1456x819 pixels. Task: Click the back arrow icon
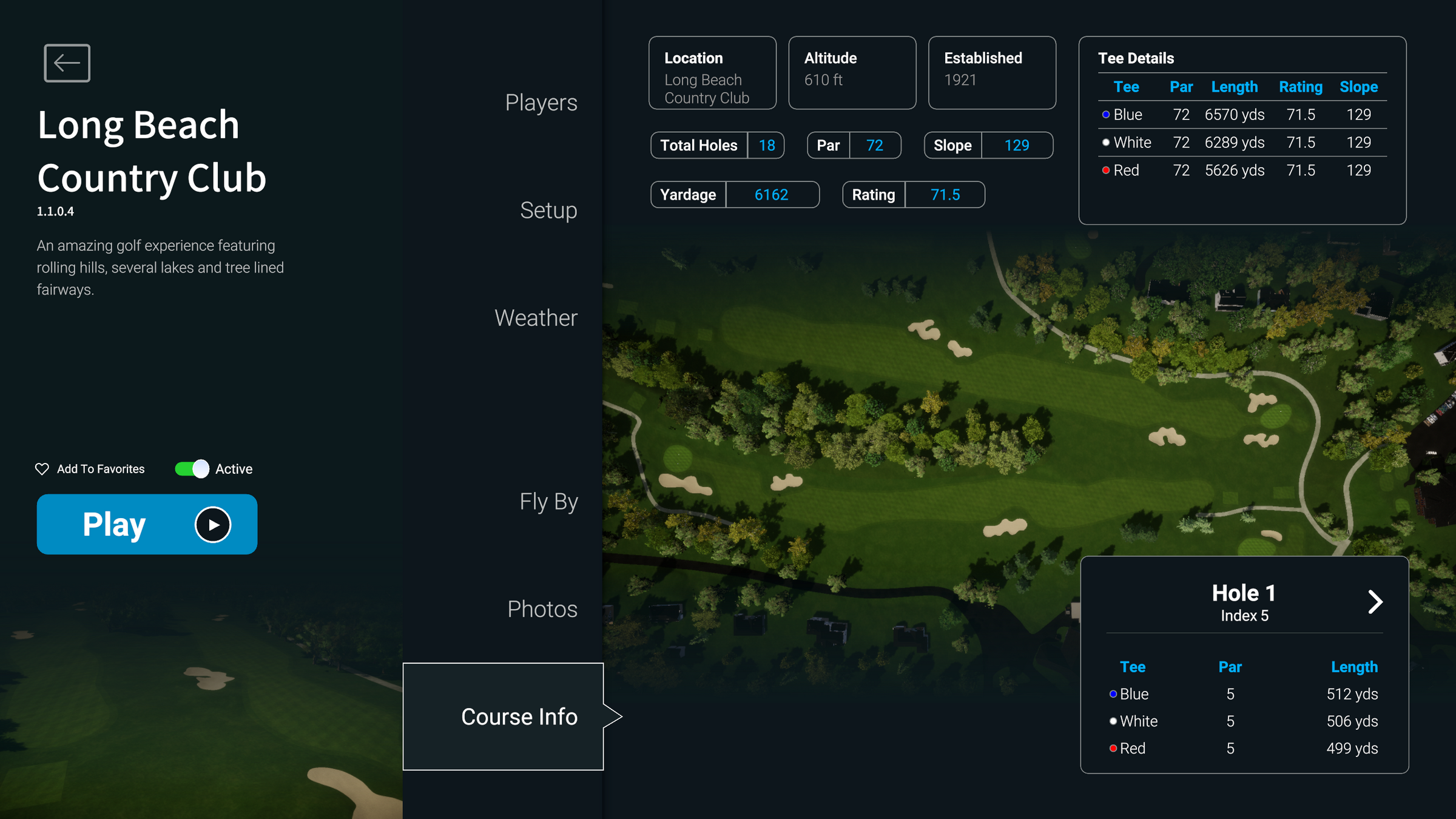tap(66, 62)
